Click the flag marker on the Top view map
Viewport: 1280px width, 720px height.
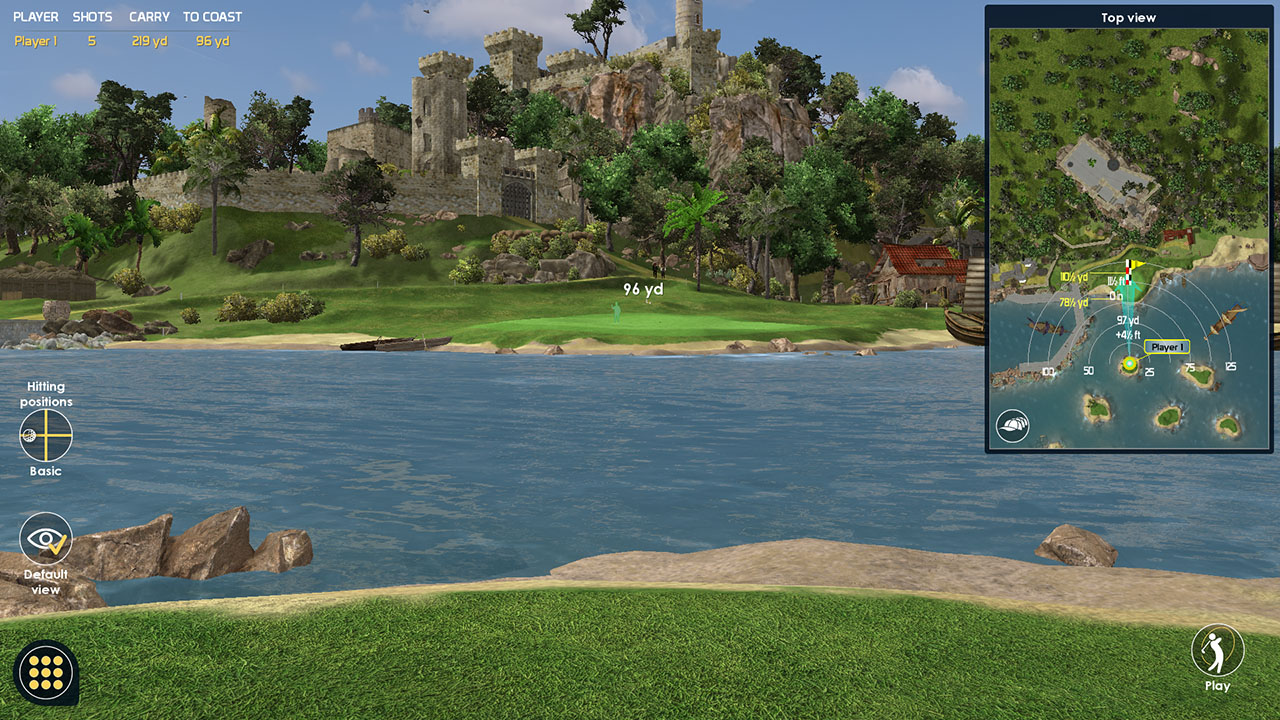(x=1131, y=270)
